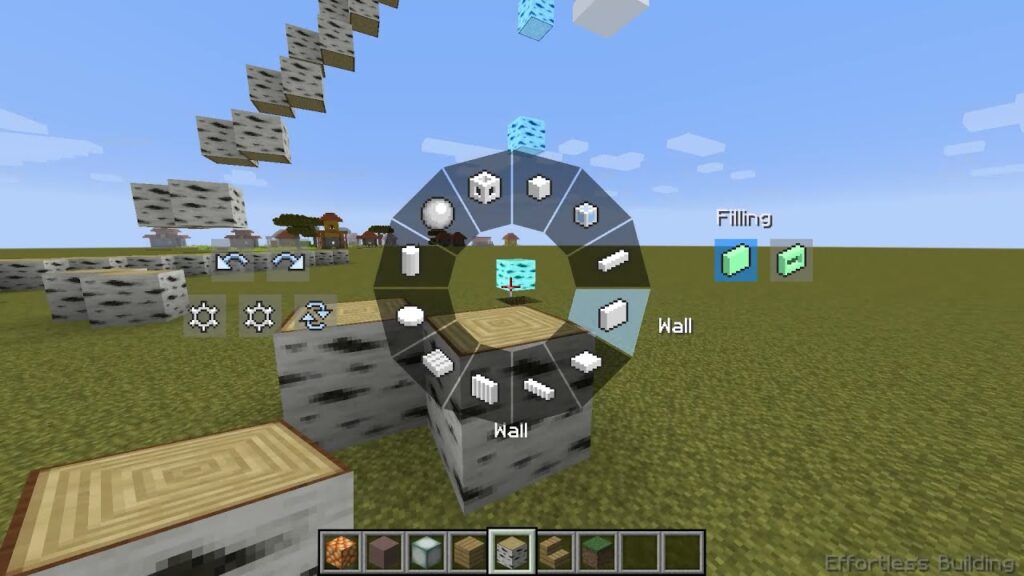Select the filled wall Filling option
Image resolution: width=1024 pixels, height=576 pixels.
pyautogui.click(x=736, y=260)
